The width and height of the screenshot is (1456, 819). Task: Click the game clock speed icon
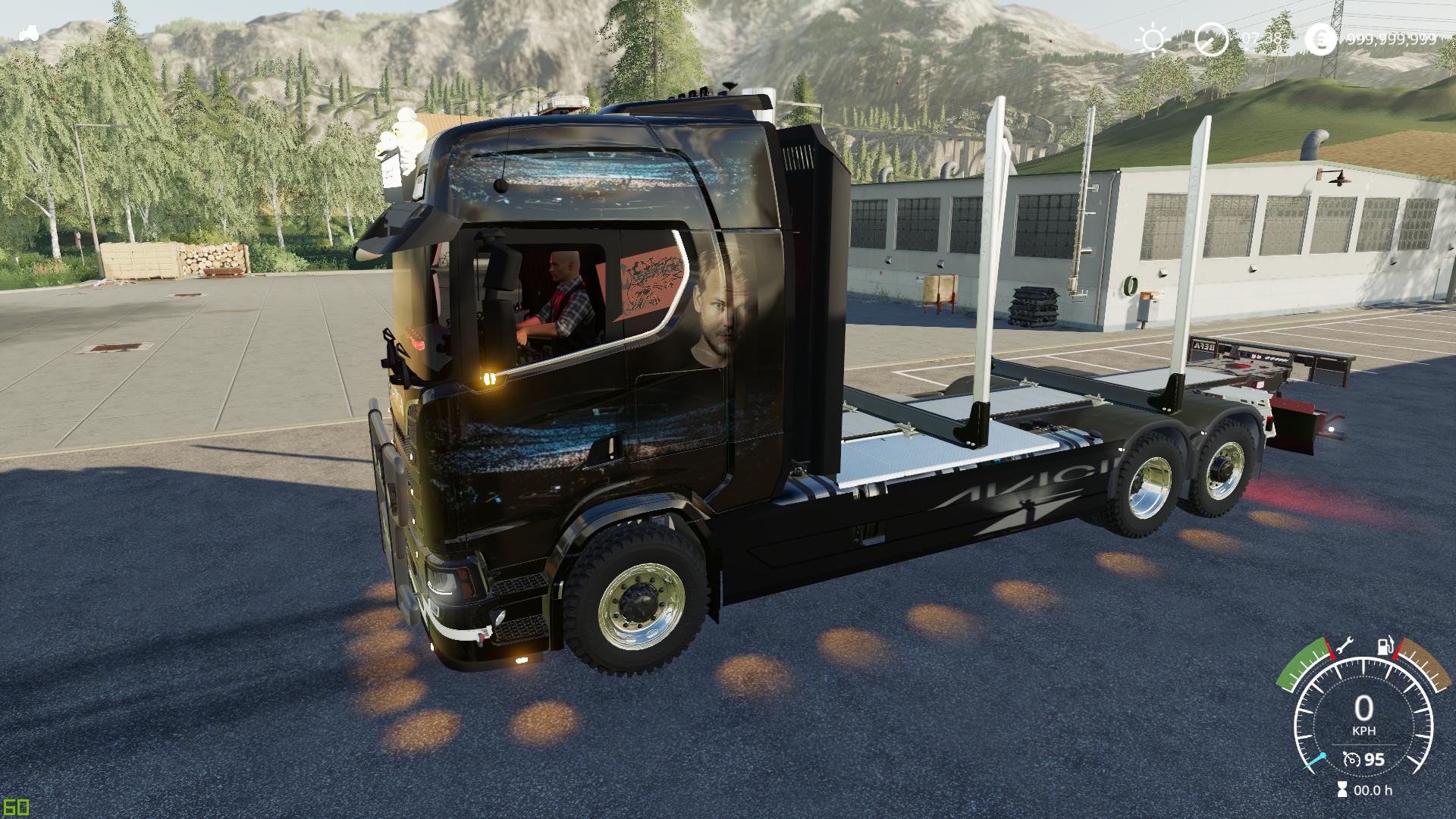pyautogui.click(x=1211, y=39)
